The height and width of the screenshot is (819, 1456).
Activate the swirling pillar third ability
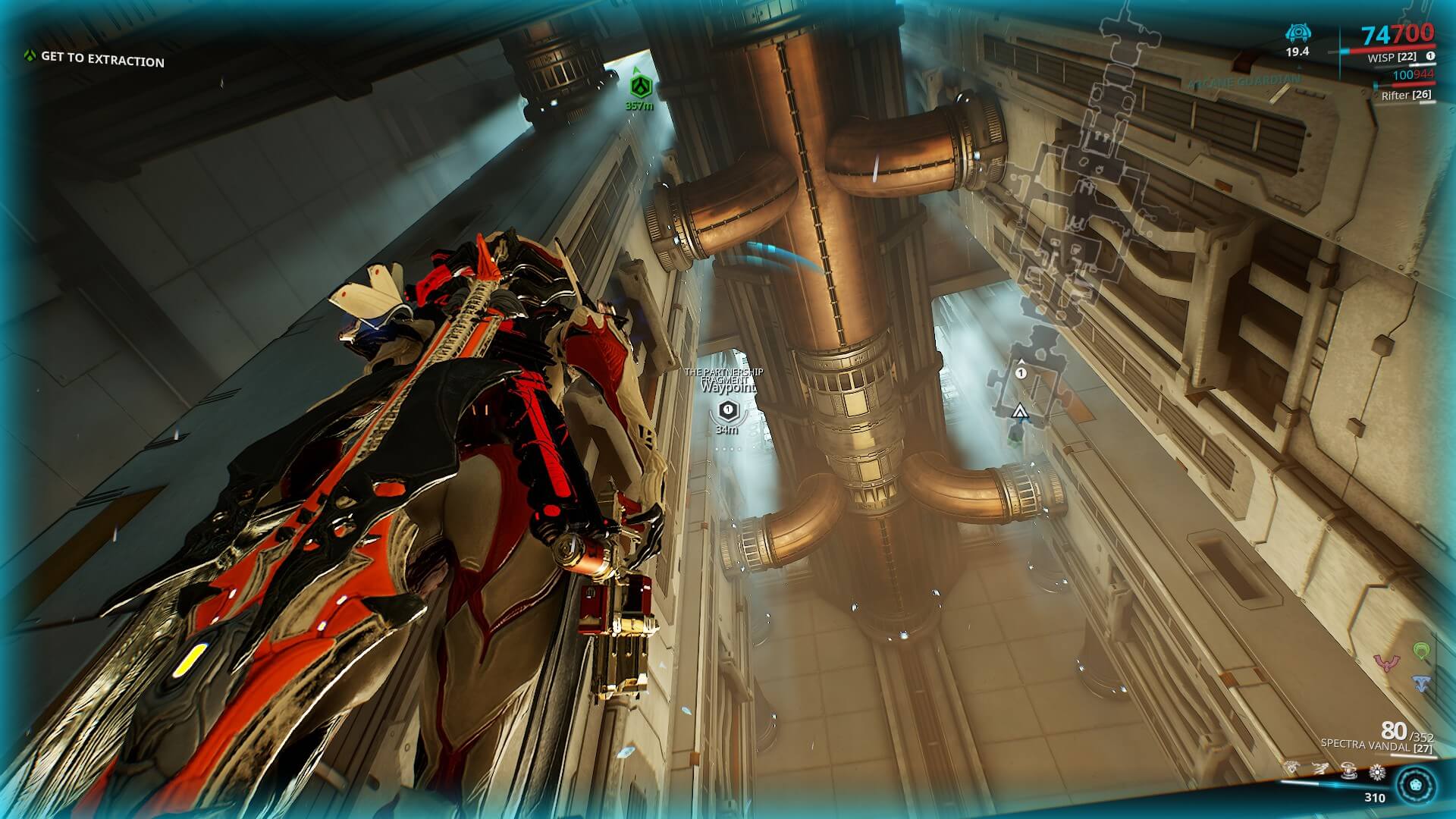pos(1349,774)
